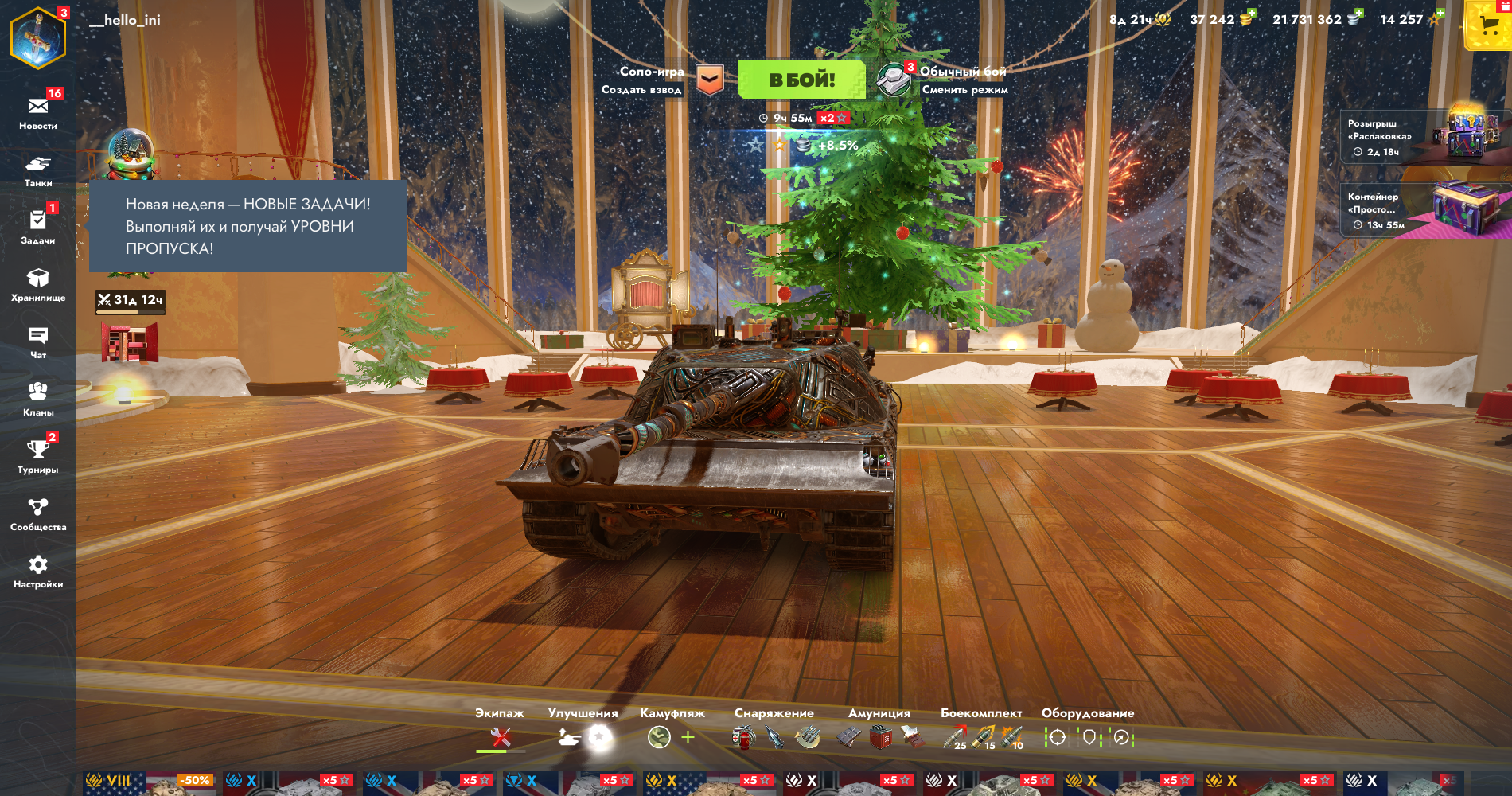Open the Хранилище storage
The image size is (1512, 796).
coord(38,283)
